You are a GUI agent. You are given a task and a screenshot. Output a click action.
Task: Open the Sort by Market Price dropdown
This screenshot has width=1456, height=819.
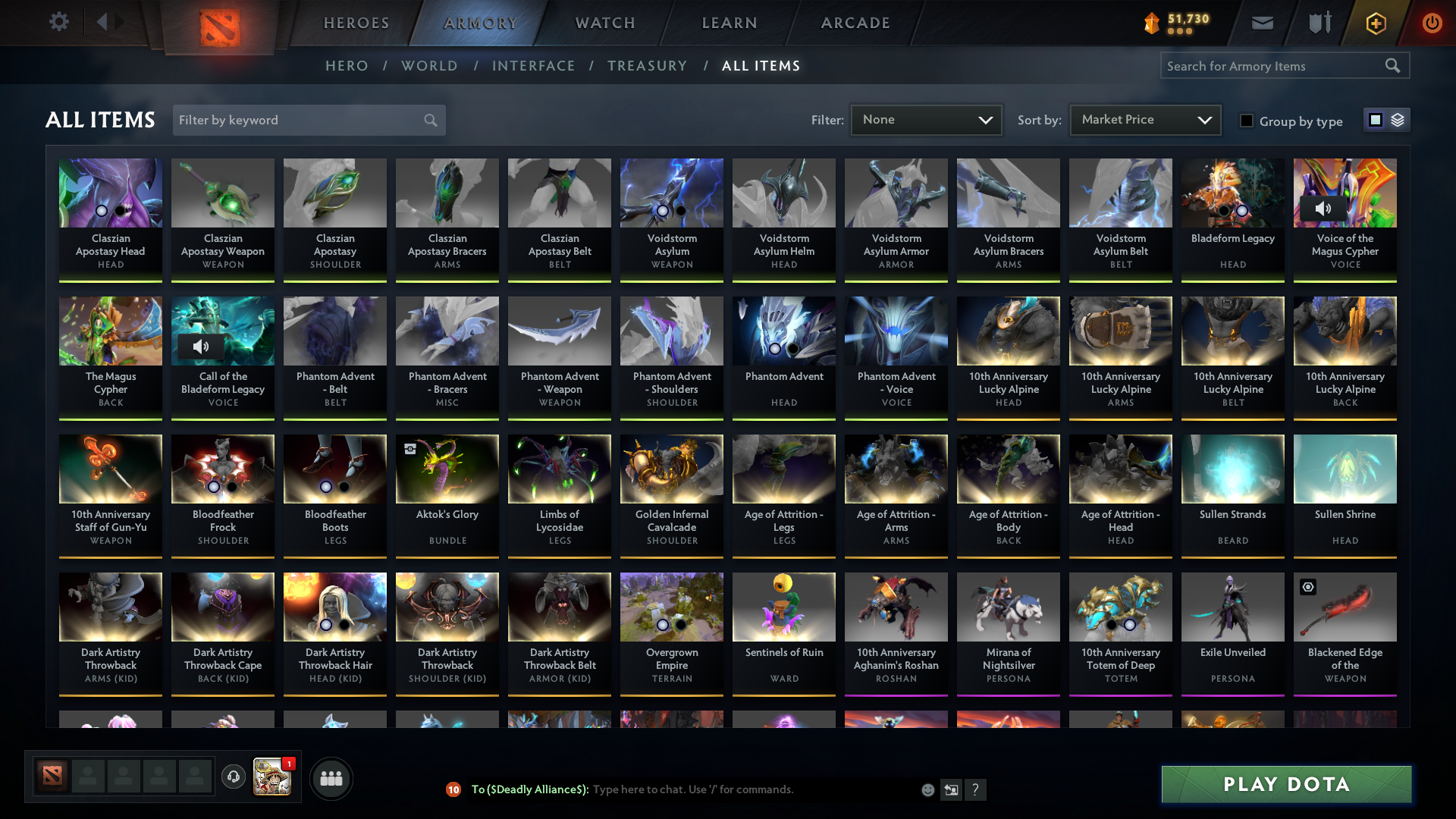click(1144, 119)
